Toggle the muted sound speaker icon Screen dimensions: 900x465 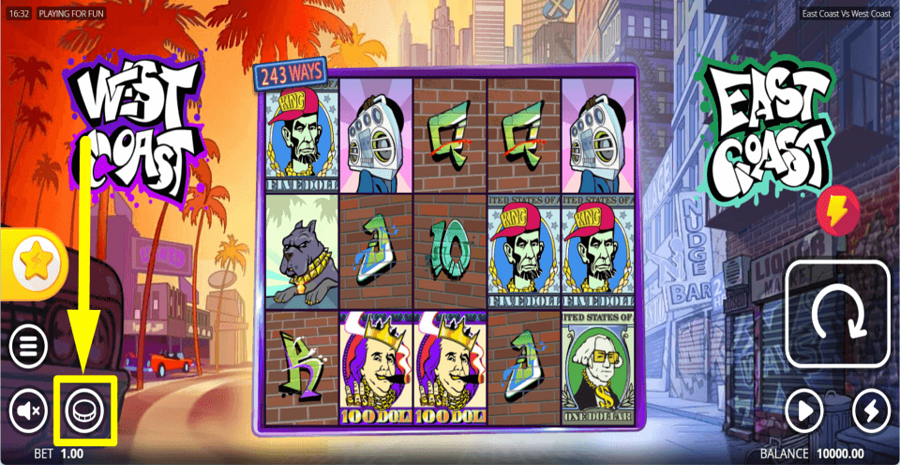click(29, 409)
